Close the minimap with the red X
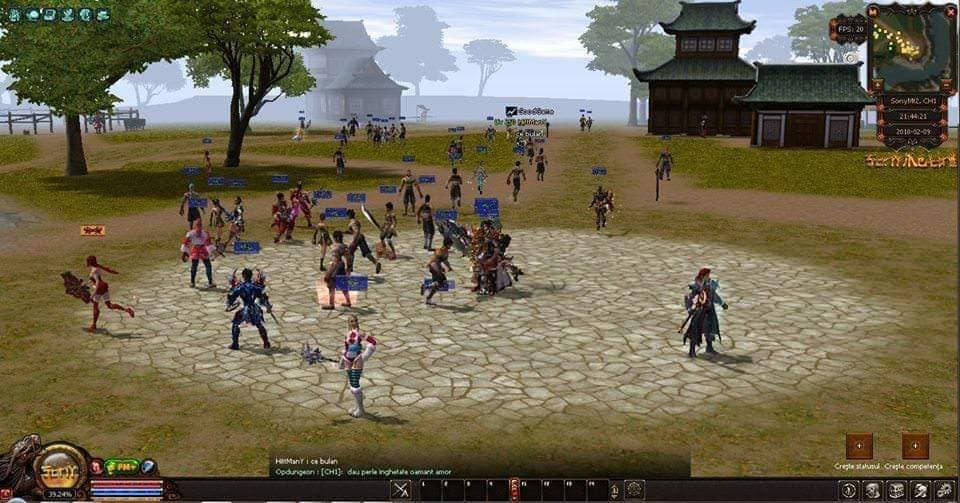Image resolution: width=960 pixels, height=503 pixels. [x=950, y=10]
